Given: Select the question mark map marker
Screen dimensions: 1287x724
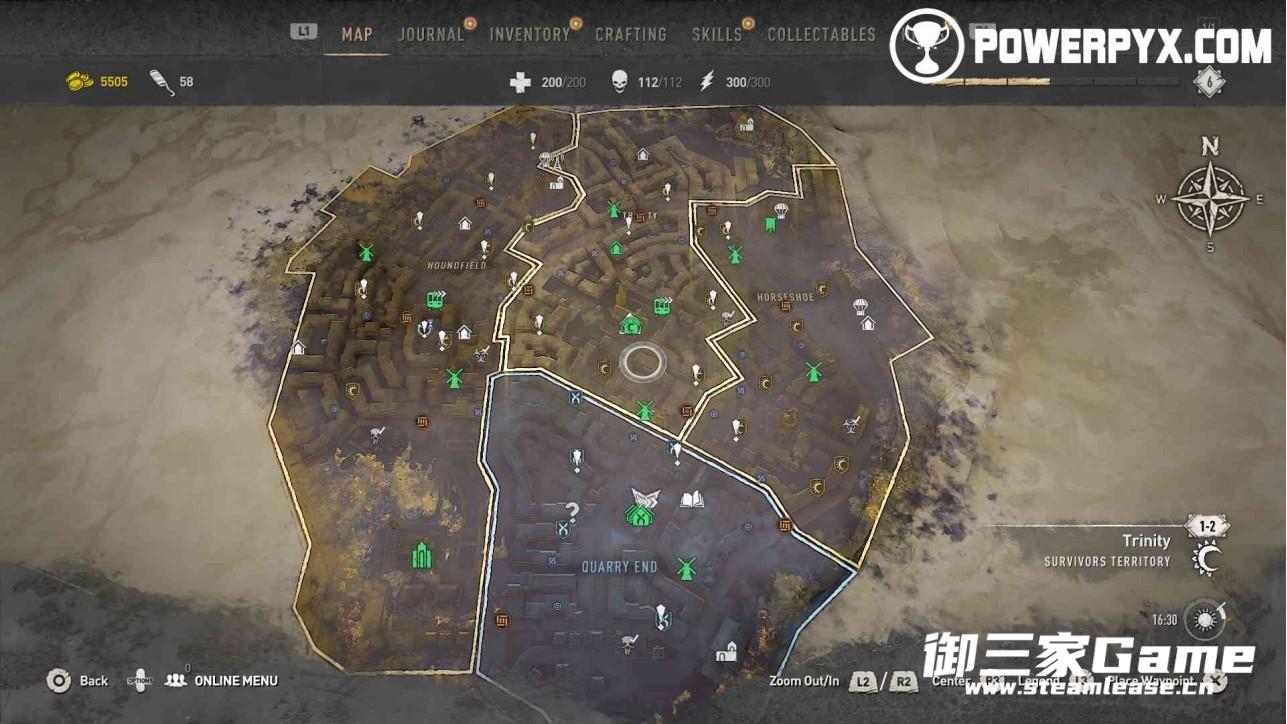Looking at the screenshot, I should coord(572,511).
